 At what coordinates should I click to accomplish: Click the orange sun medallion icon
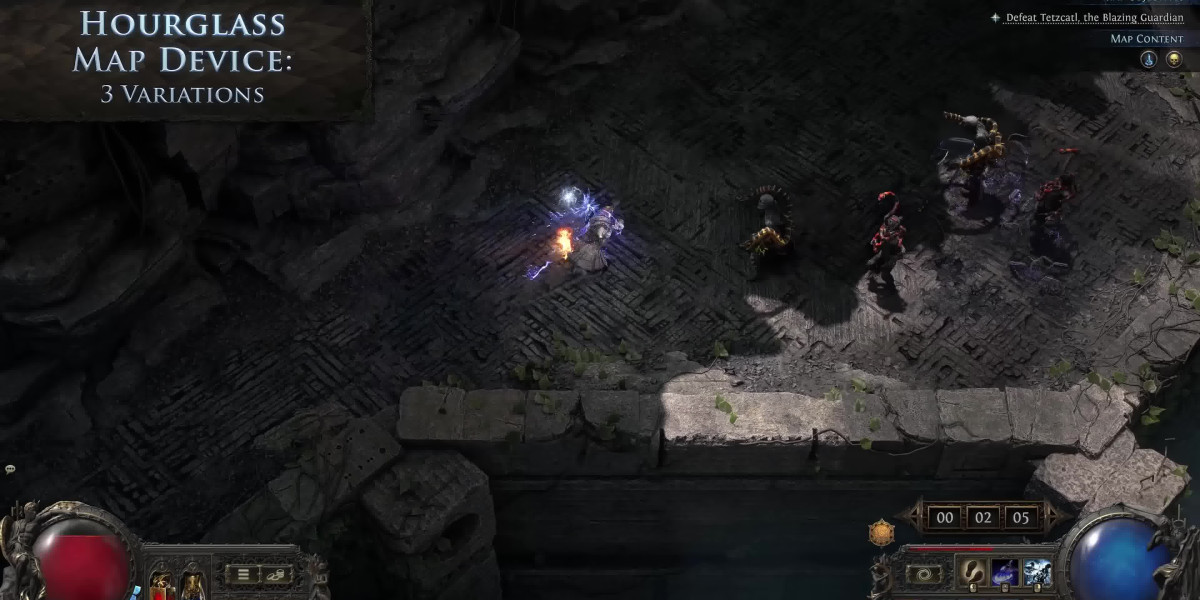coord(881,533)
